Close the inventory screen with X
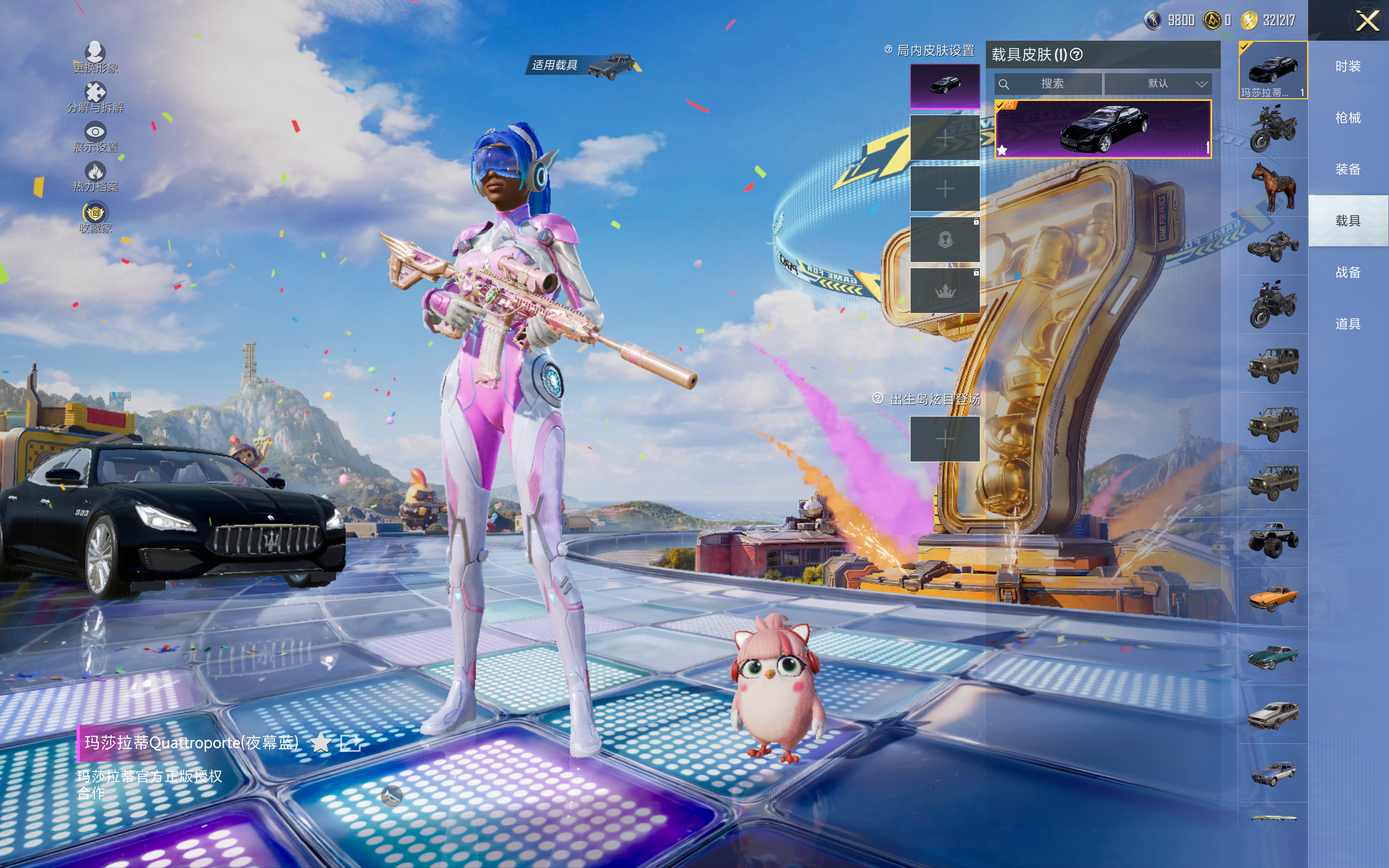This screenshot has width=1389, height=868. [1367, 21]
